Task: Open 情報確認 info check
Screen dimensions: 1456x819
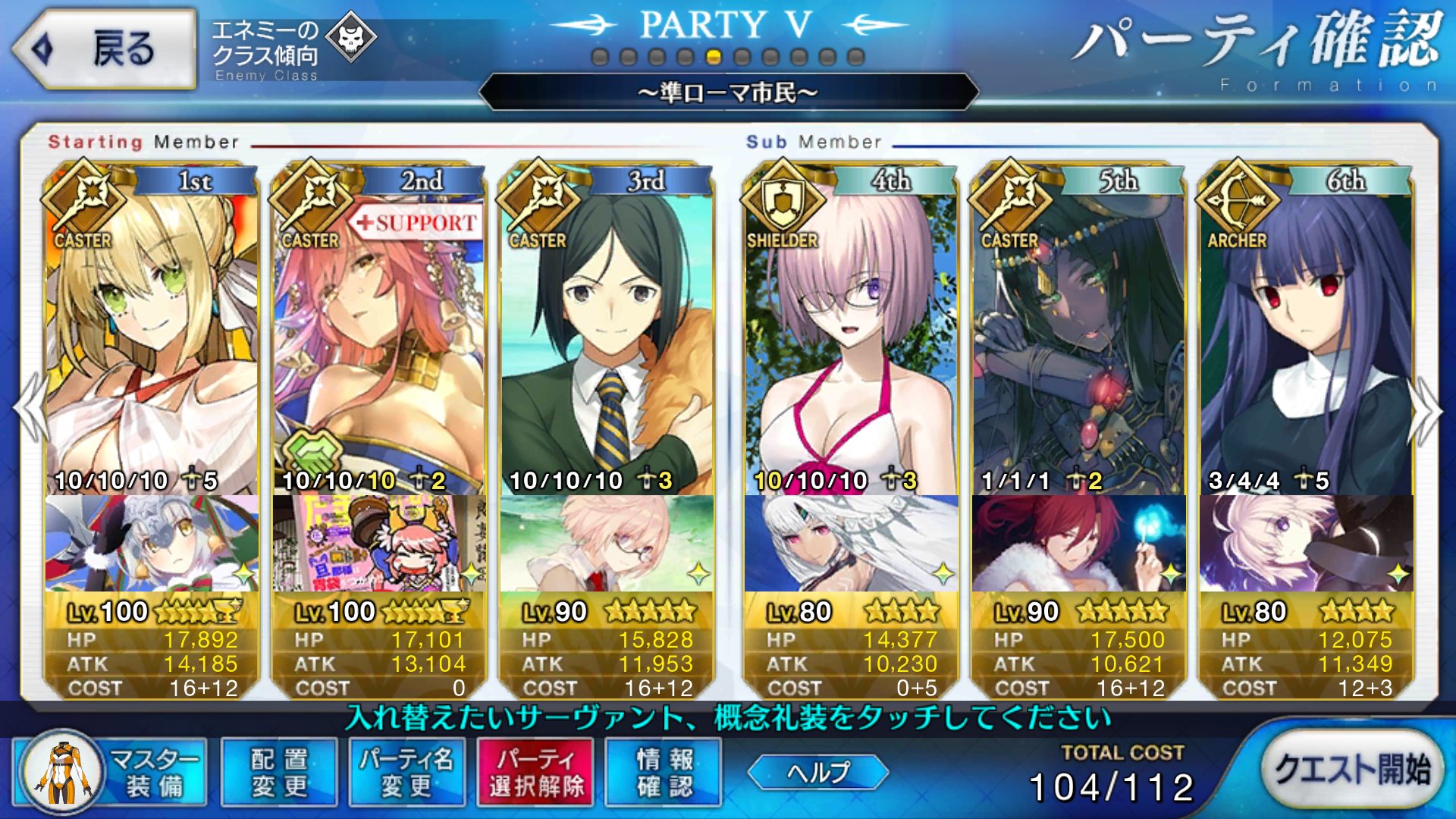Action: [x=664, y=773]
